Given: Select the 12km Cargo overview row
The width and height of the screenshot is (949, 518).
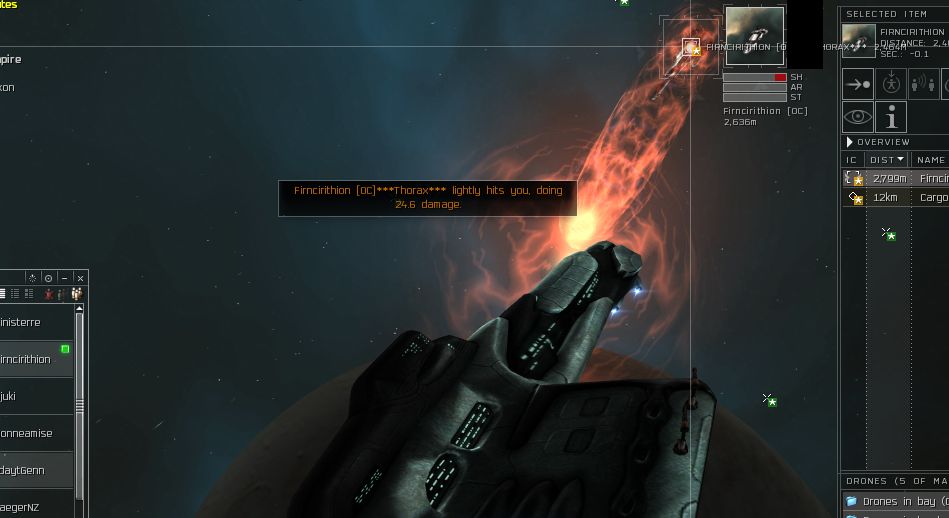Looking at the screenshot, I should click(895, 198).
